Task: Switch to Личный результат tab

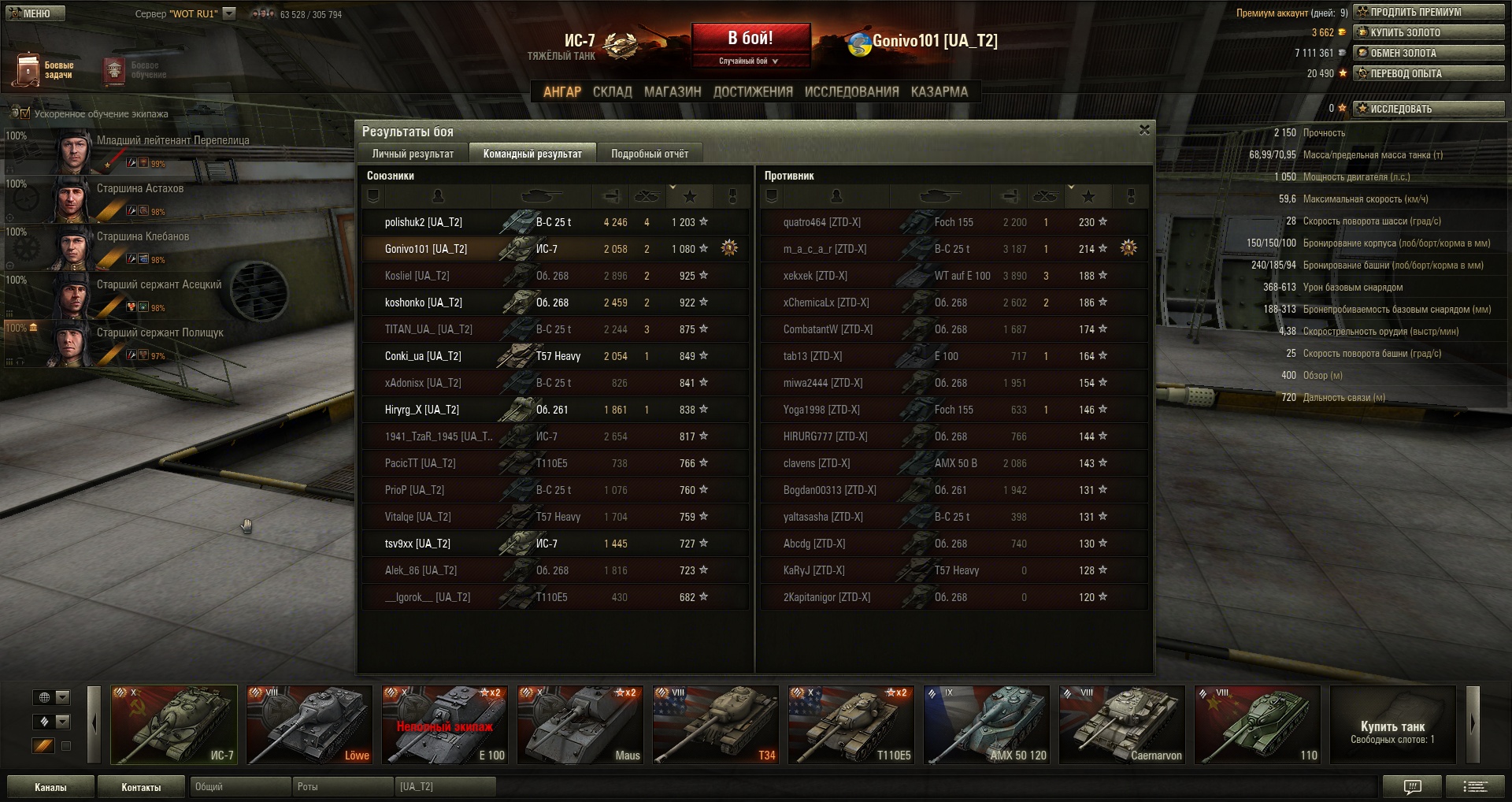Action: click(413, 154)
